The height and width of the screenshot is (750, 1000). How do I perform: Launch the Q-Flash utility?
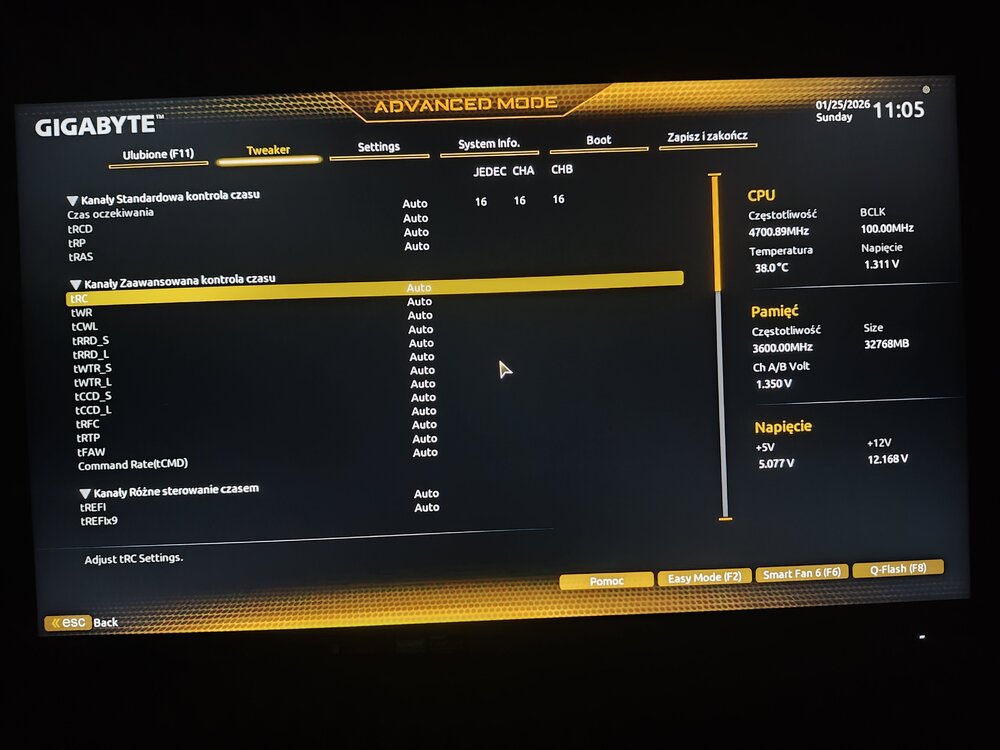click(898, 569)
